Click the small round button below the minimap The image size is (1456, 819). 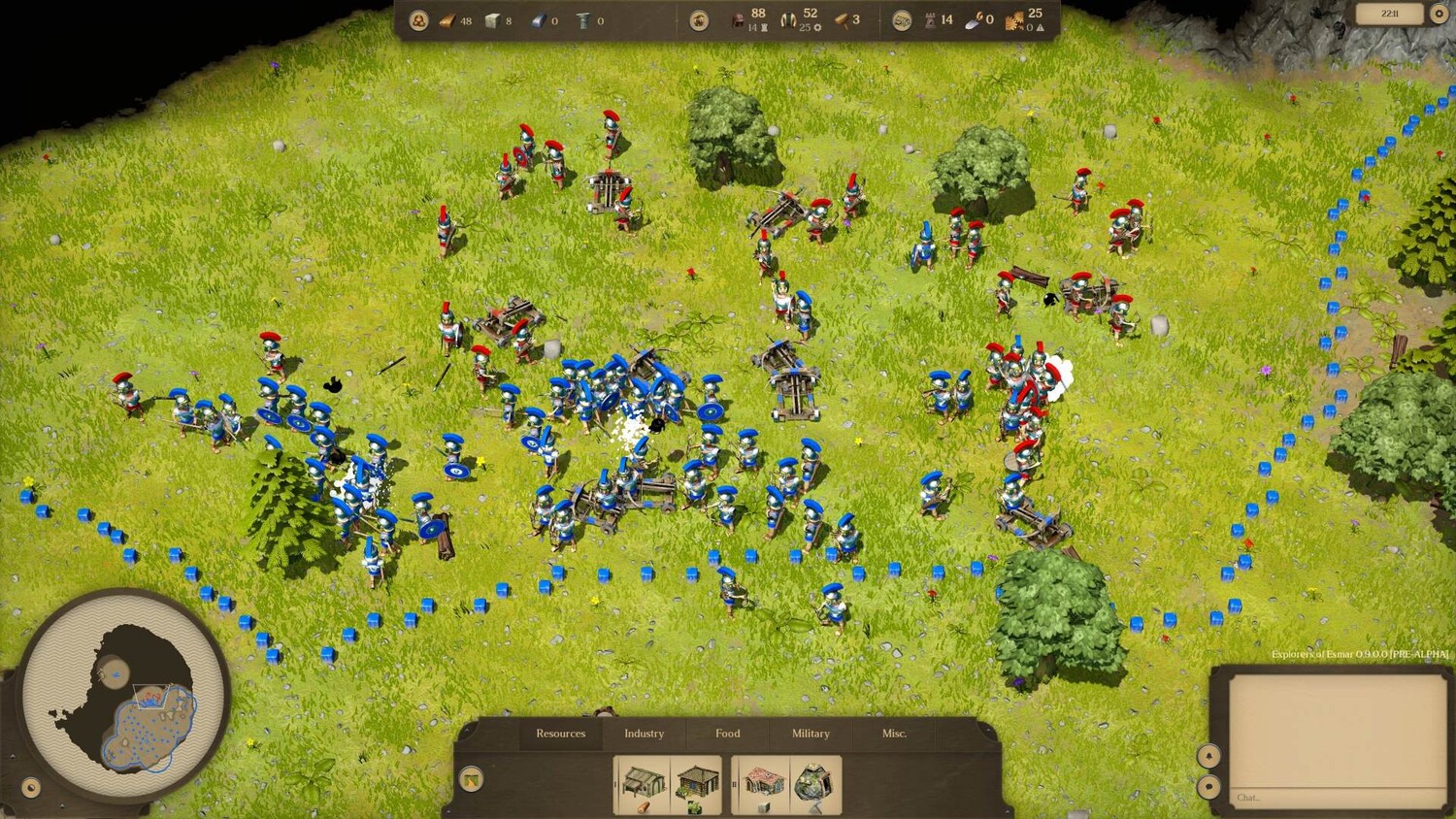pyautogui.click(x=31, y=787)
